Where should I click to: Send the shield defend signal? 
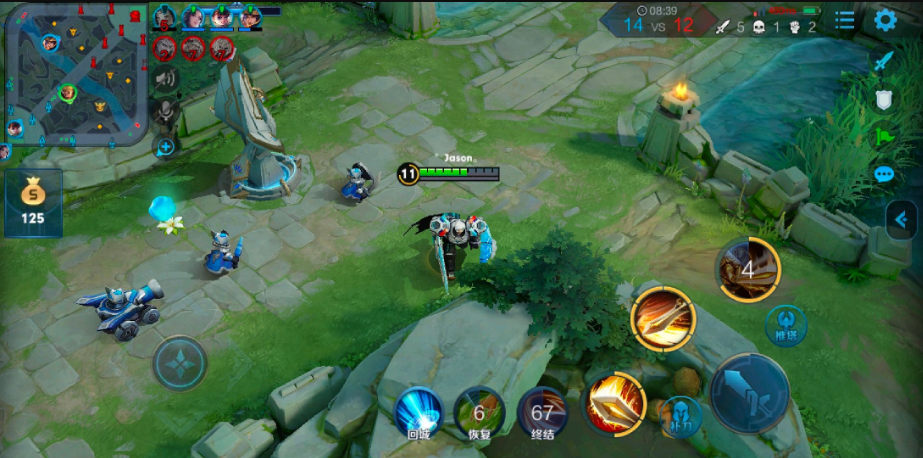pos(884,99)
